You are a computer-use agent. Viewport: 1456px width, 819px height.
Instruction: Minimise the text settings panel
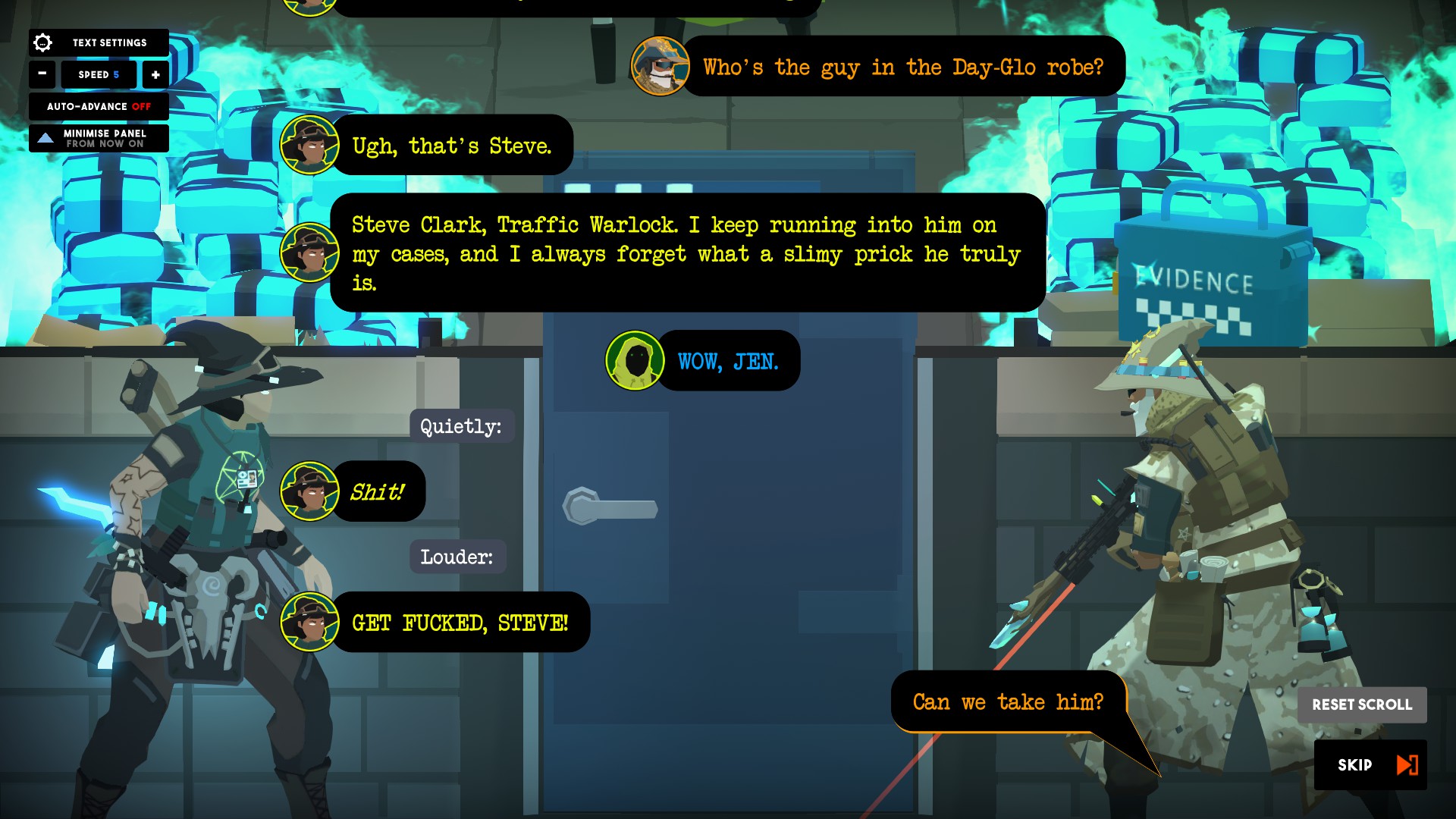click(x=99, y=139)
